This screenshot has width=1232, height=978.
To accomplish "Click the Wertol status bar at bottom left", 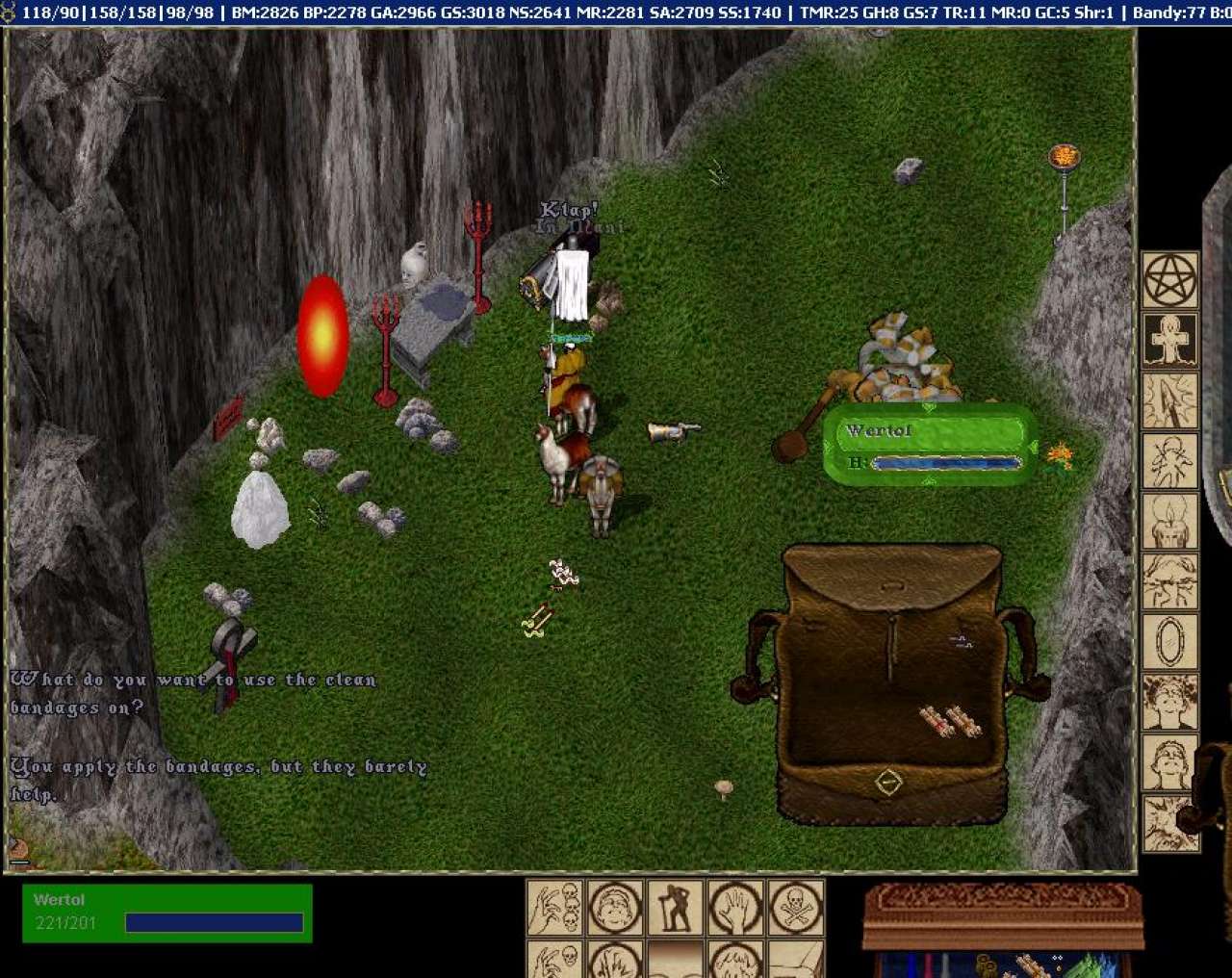I will pyautogui.click(x=167, y=912).
